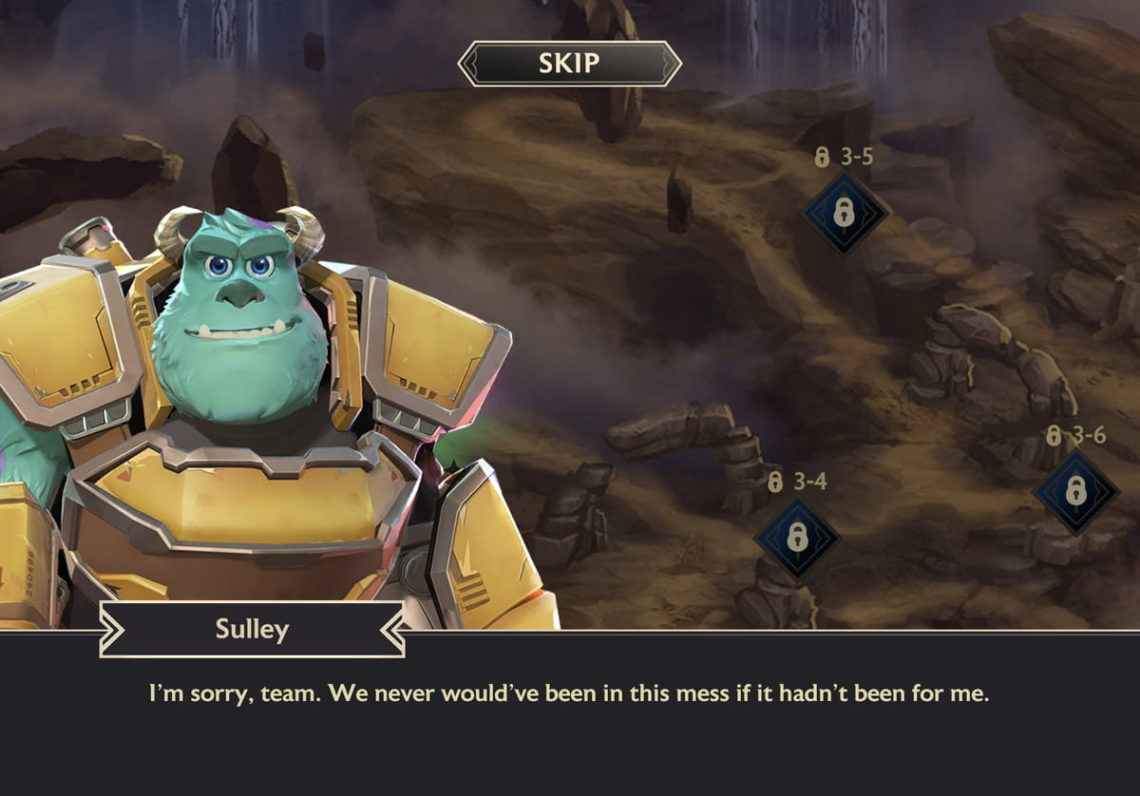
Task: Select locked stage 3-5 node
Action: point(845,212)
